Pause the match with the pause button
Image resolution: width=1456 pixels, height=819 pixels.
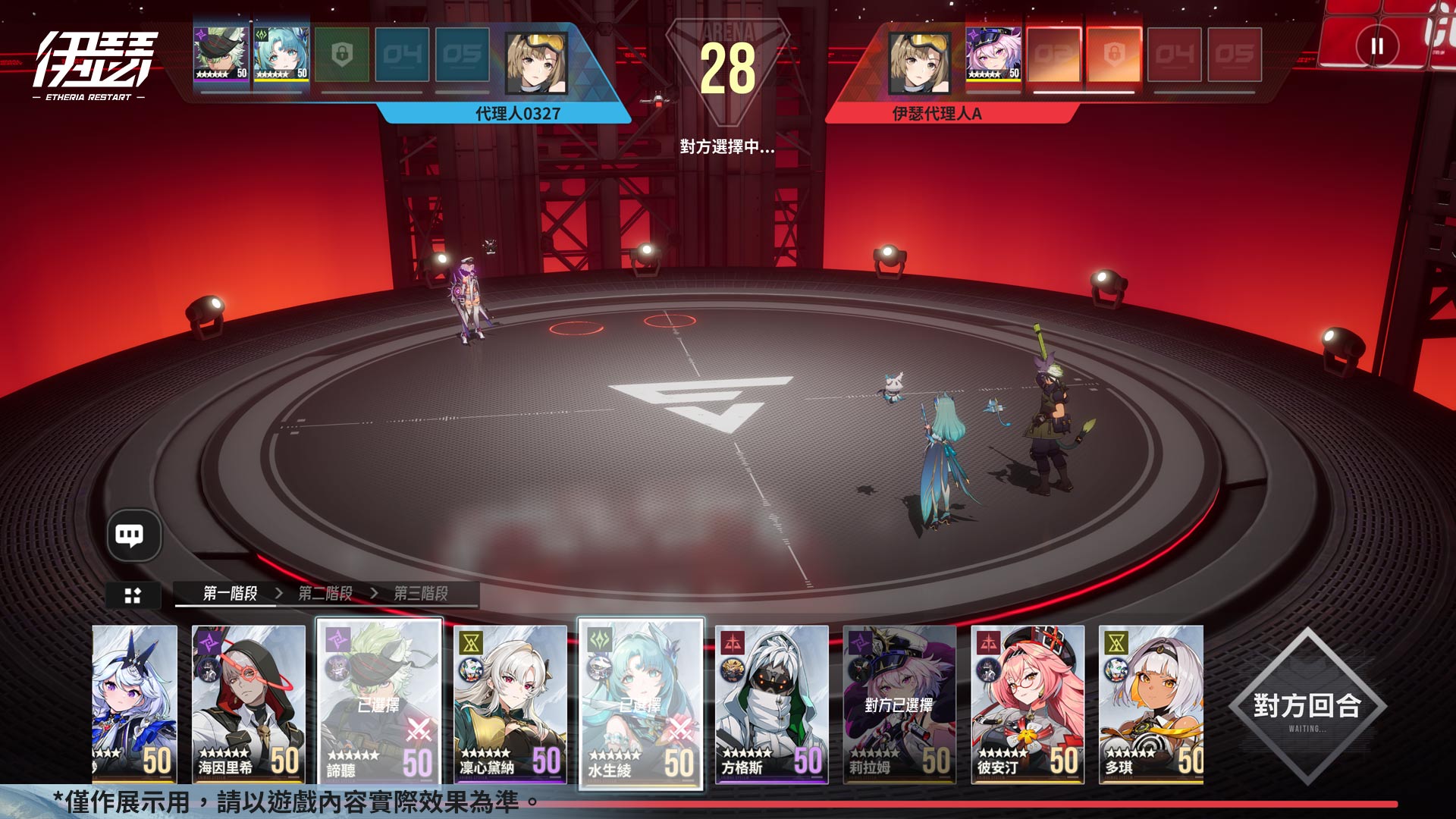point(1376,47)
